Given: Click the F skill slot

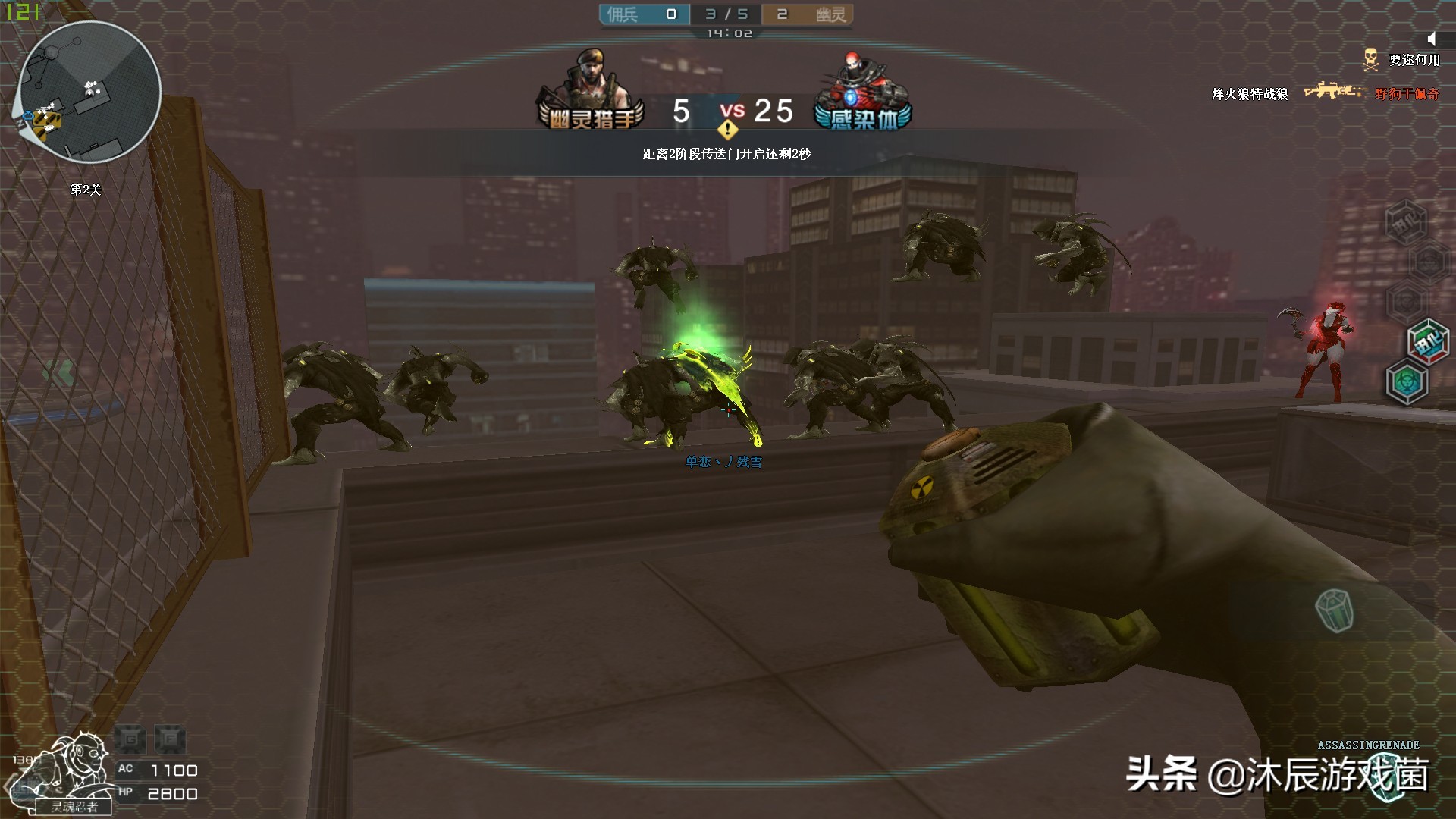Looking at the screenshot, I should tap(170, 739).
